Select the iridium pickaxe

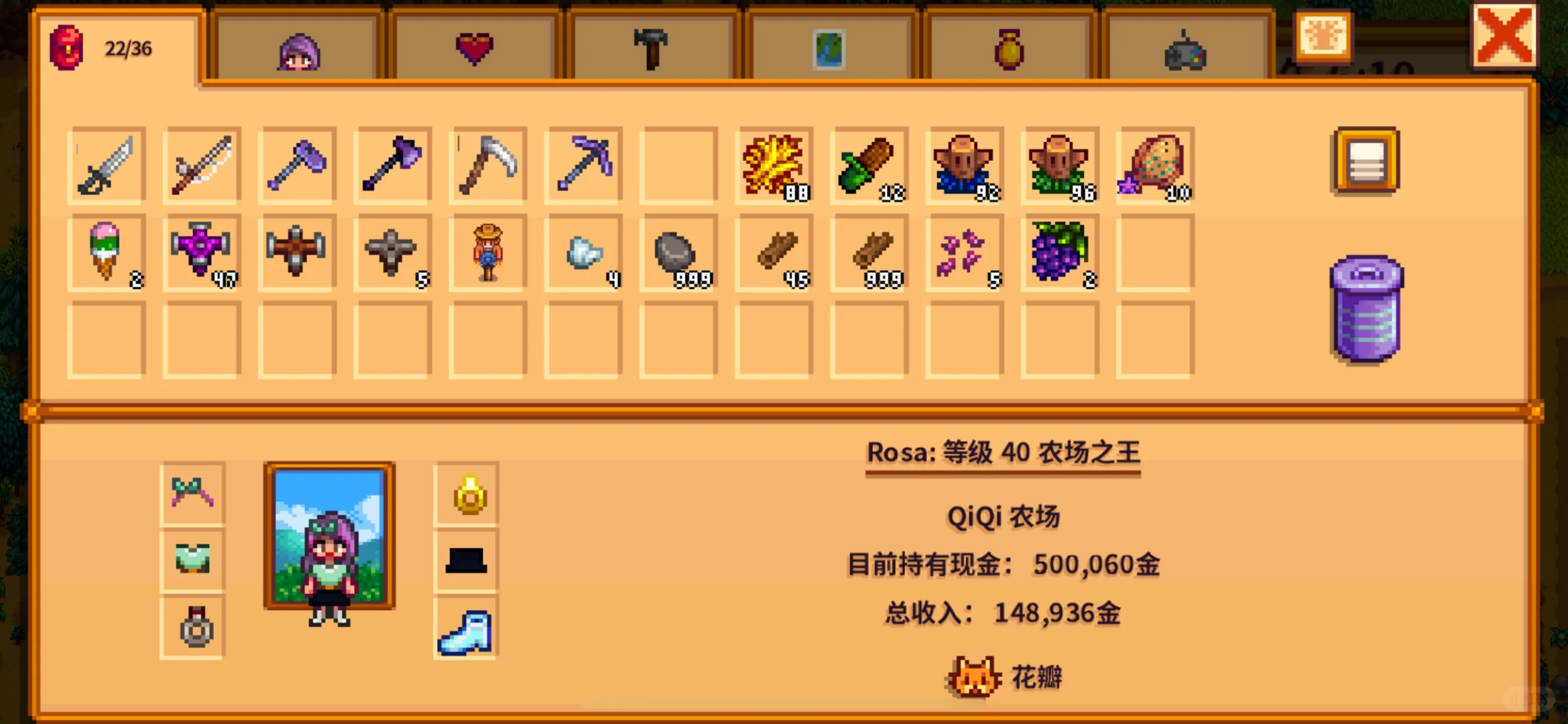point(582,164)
